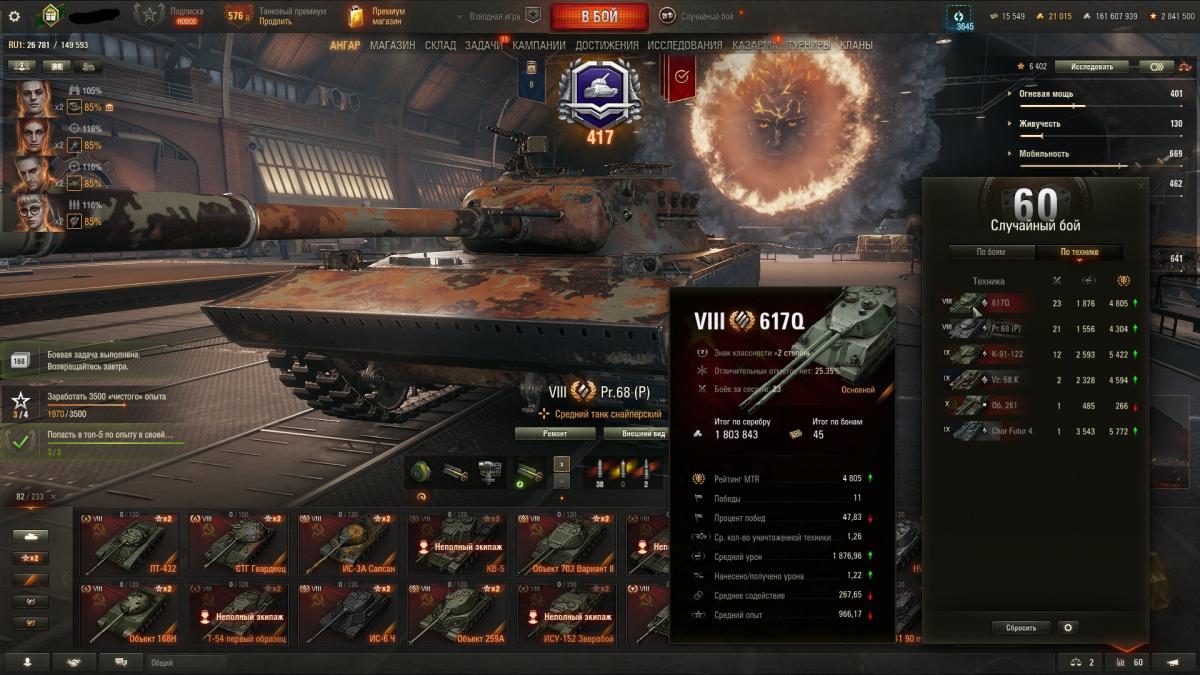
Task: Open session stats settings gear
Action: 1068,627
